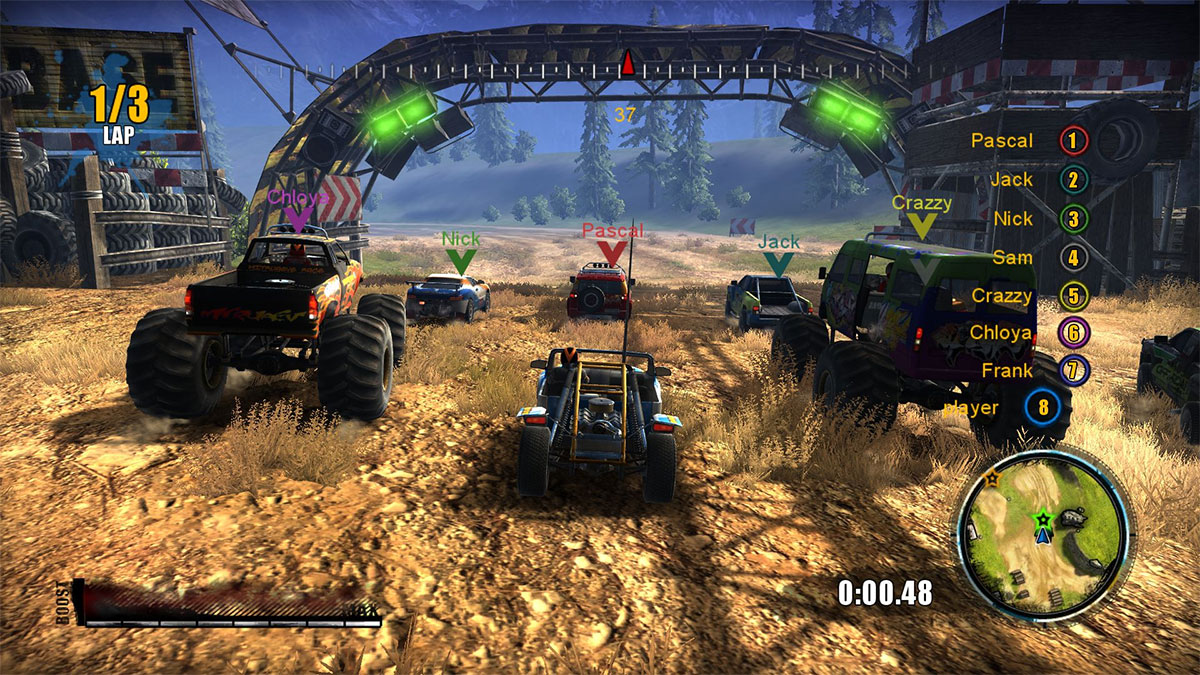Select Pascal's first-place leaderboard row
The height and width of the screenshot is (675, 1200).
(x=1028, y=141)
